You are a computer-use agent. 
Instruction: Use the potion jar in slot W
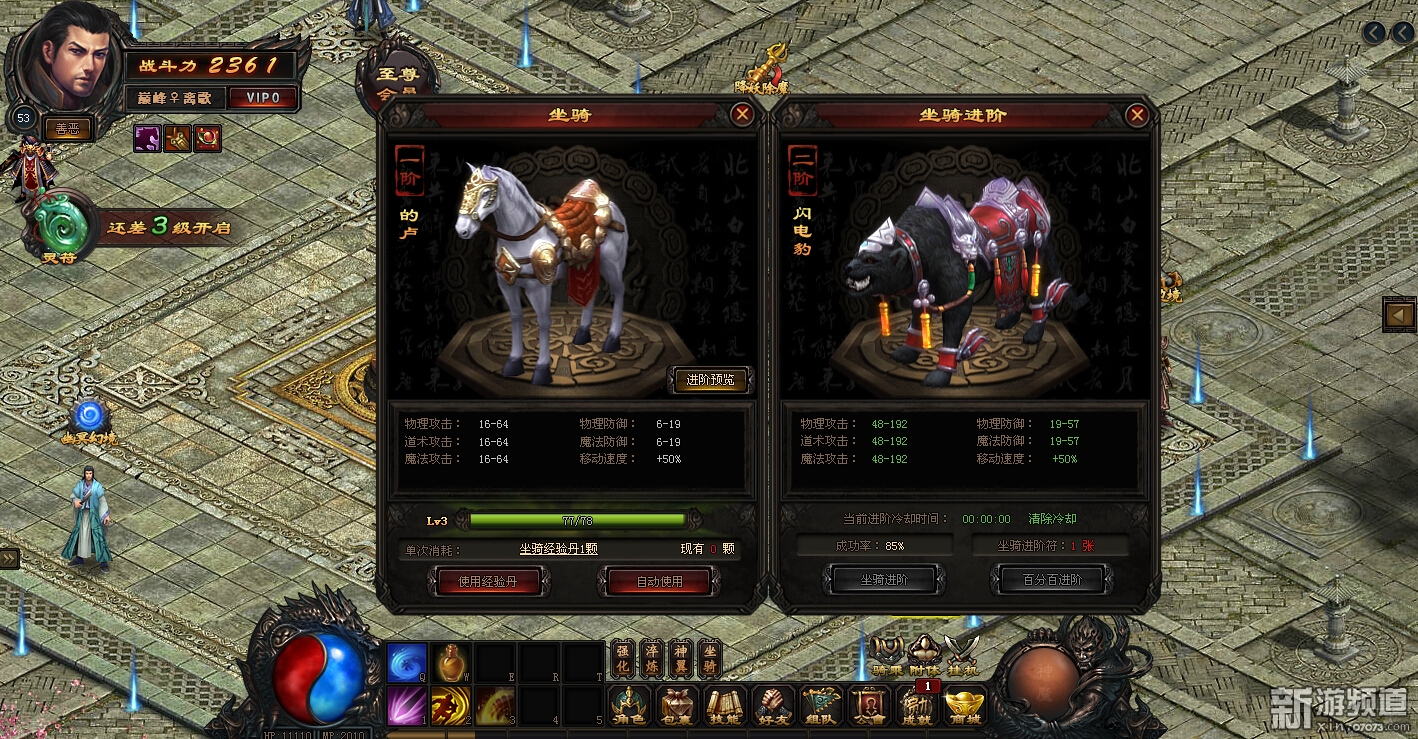pos(451,662)
